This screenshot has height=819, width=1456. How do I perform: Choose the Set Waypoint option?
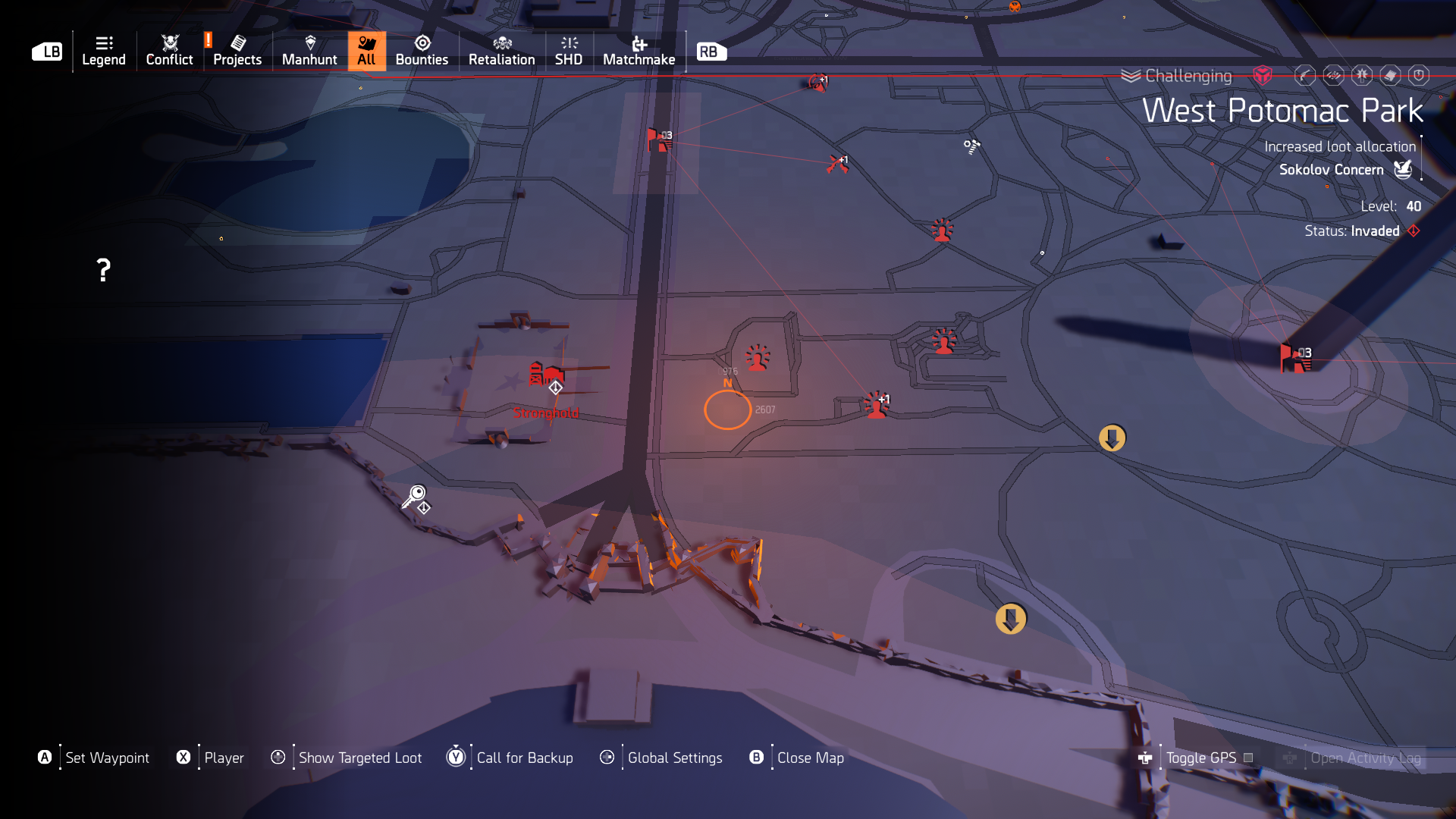(x=107, y=758)
